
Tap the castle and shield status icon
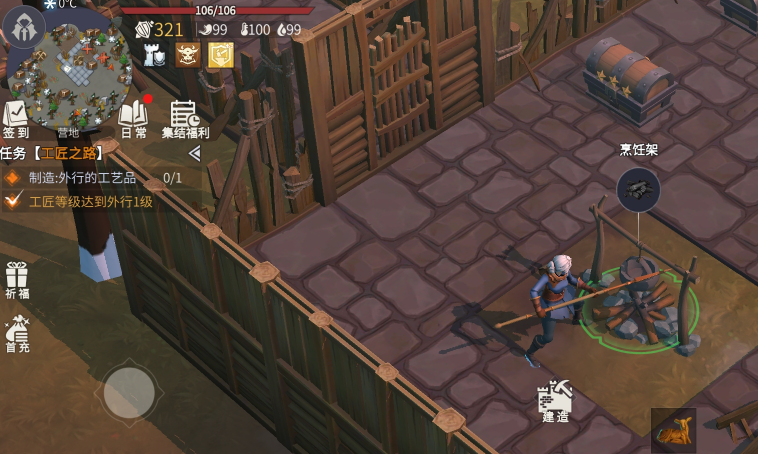pyautogui.click(x=155, y=56)
